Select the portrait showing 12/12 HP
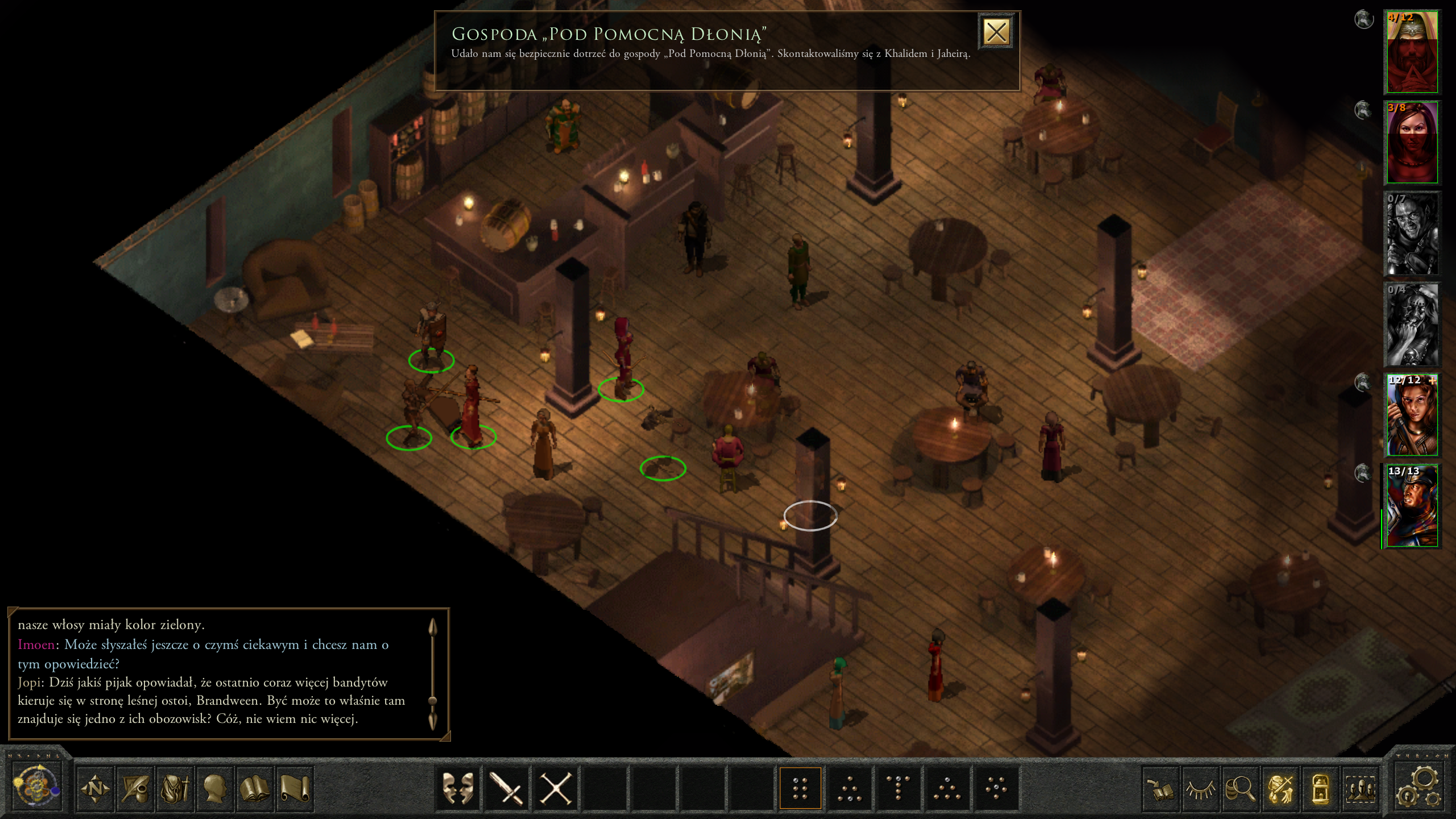Viewport: 1456px width, 819px height. pyautogui.click(x=1412, y=416)
